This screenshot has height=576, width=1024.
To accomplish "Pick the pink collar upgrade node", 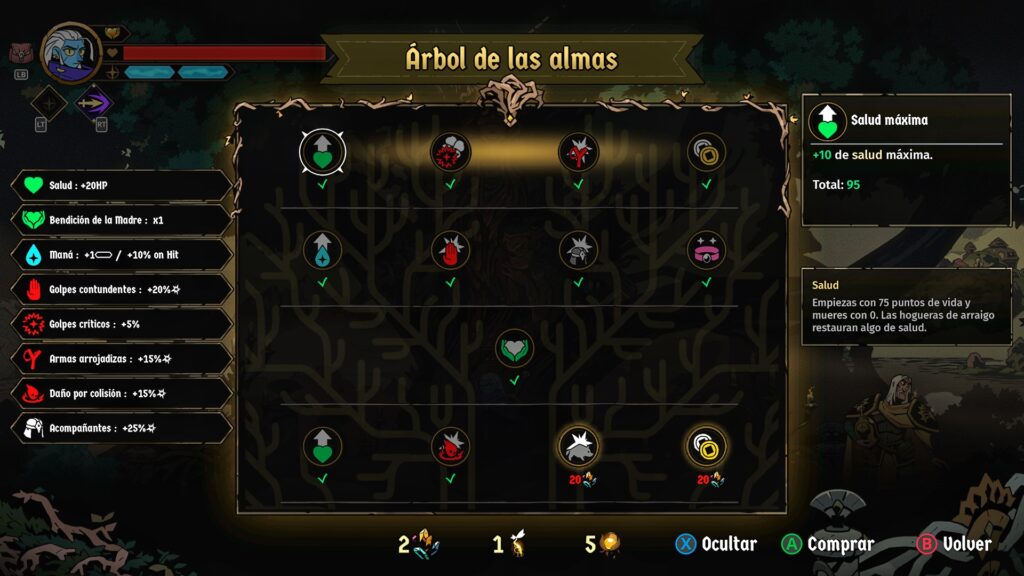I will [706, 250].
